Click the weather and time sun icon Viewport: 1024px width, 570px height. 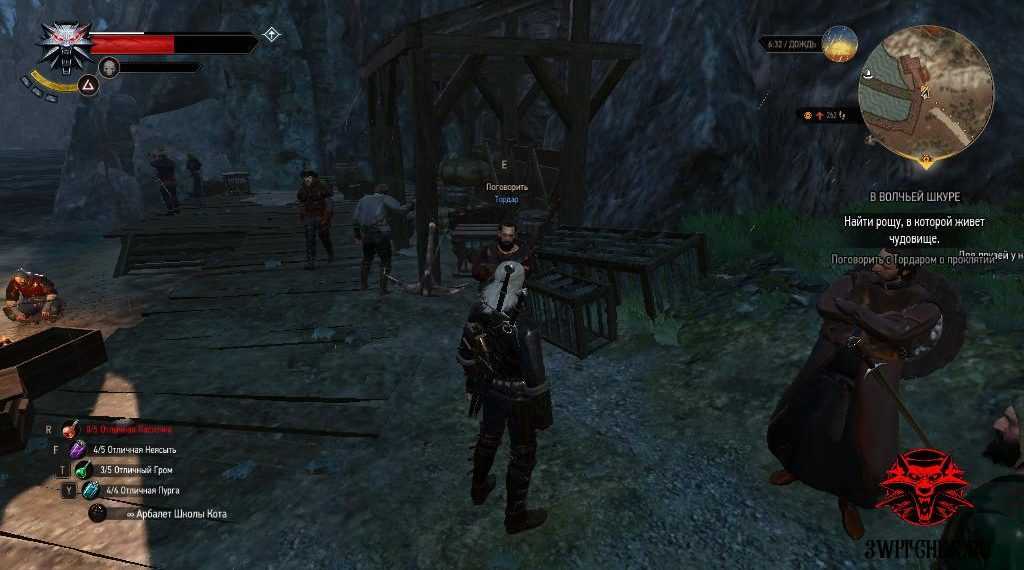click(840, 44)
